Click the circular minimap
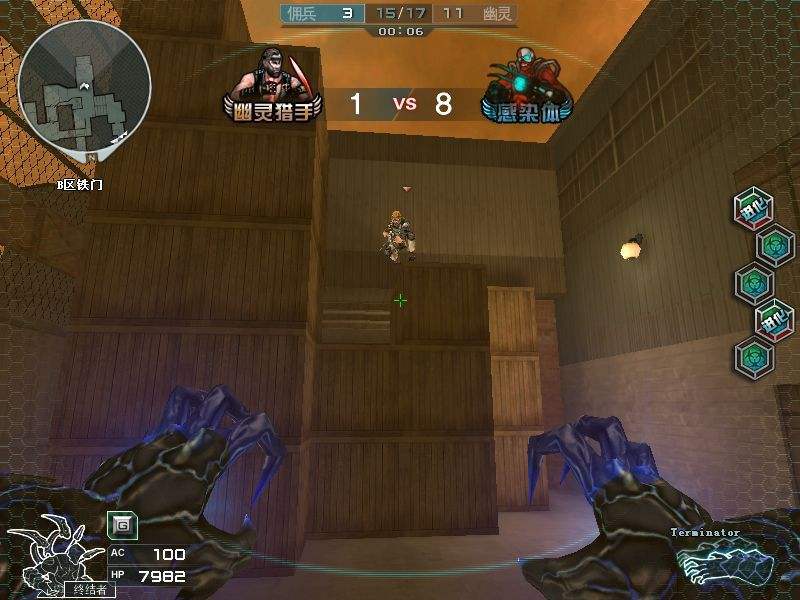This screenshot has width=800, height=600. coord(84,87)
